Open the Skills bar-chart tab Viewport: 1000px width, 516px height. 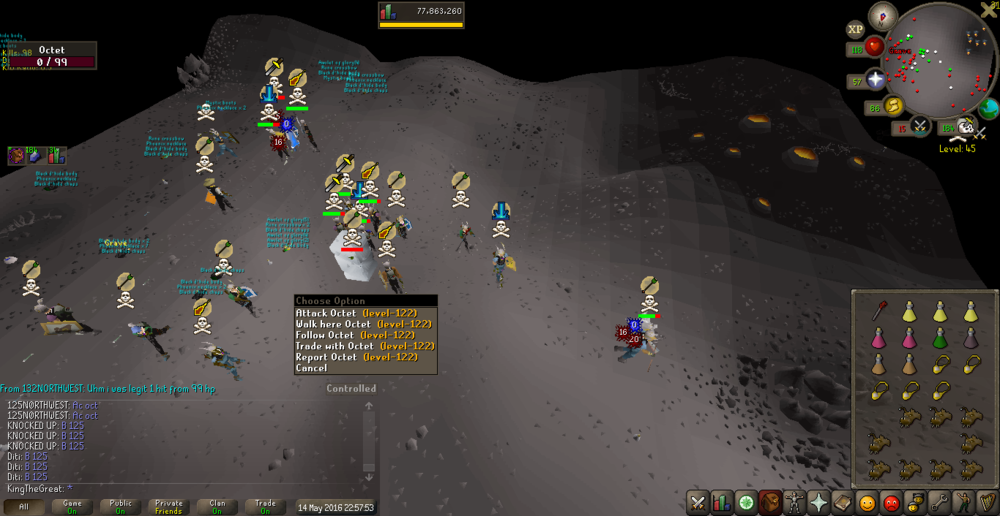[x=722, y=502]
